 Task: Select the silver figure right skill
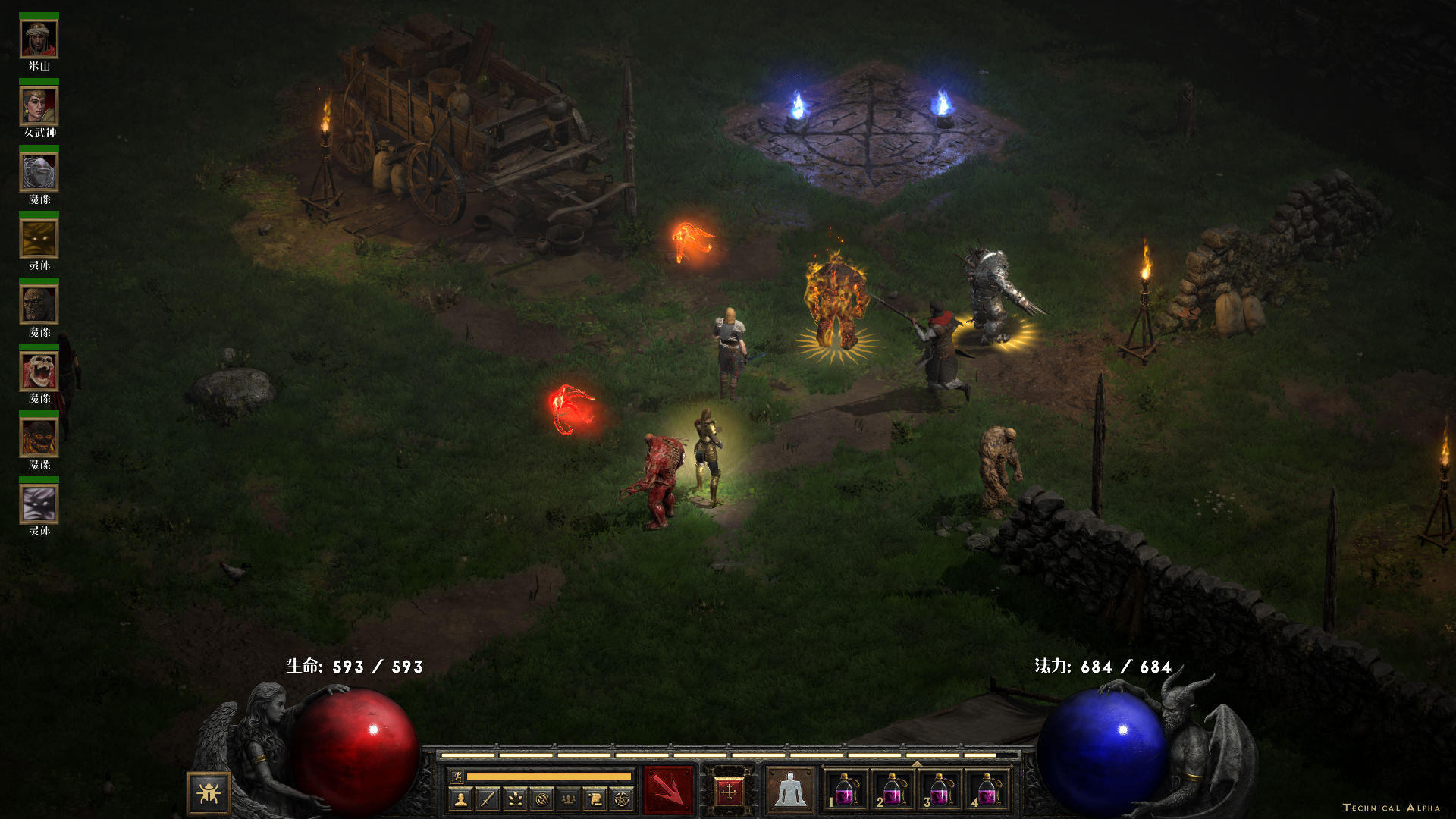pyautogui.click(x=789, y=790)
